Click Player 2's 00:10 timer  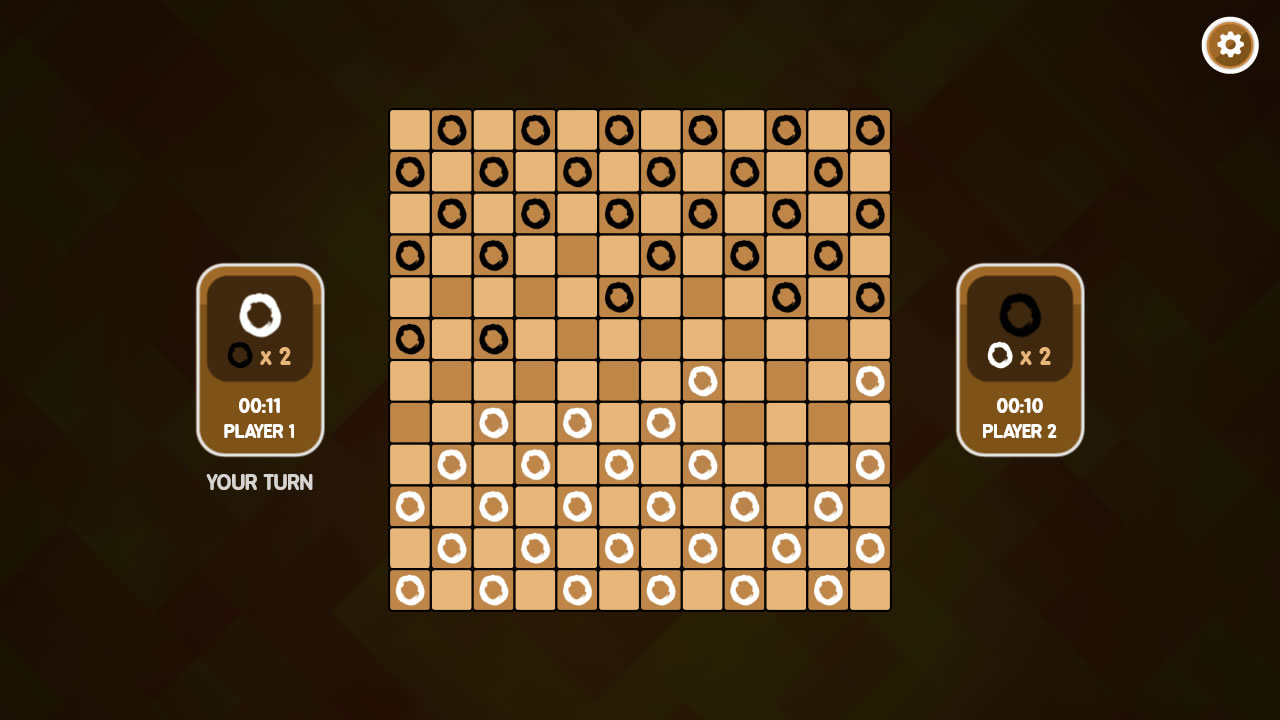tap(1019, 406)
